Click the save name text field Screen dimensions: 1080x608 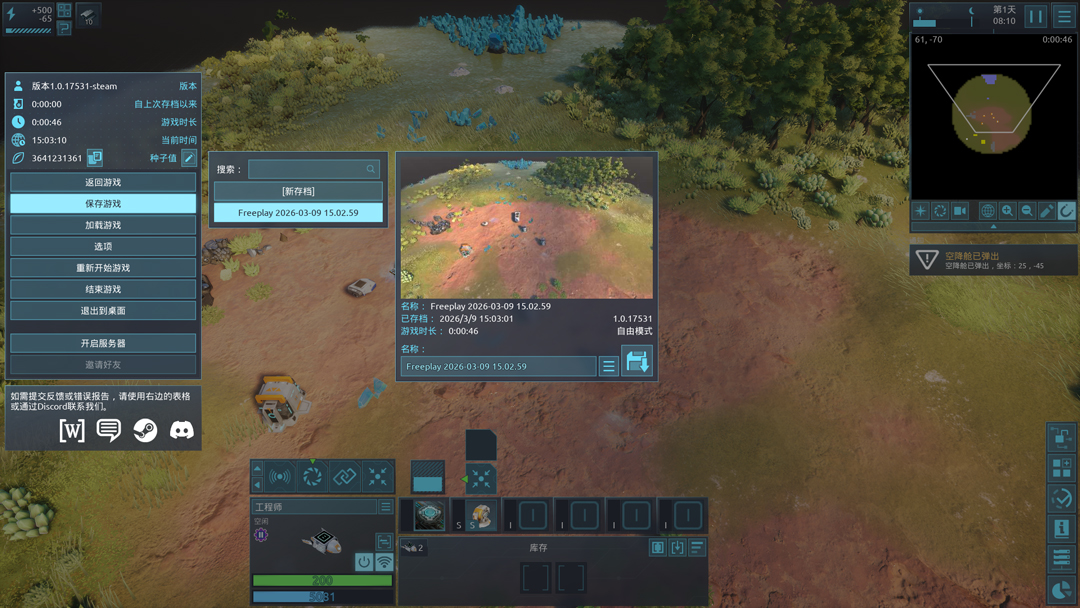coord(498,367)
